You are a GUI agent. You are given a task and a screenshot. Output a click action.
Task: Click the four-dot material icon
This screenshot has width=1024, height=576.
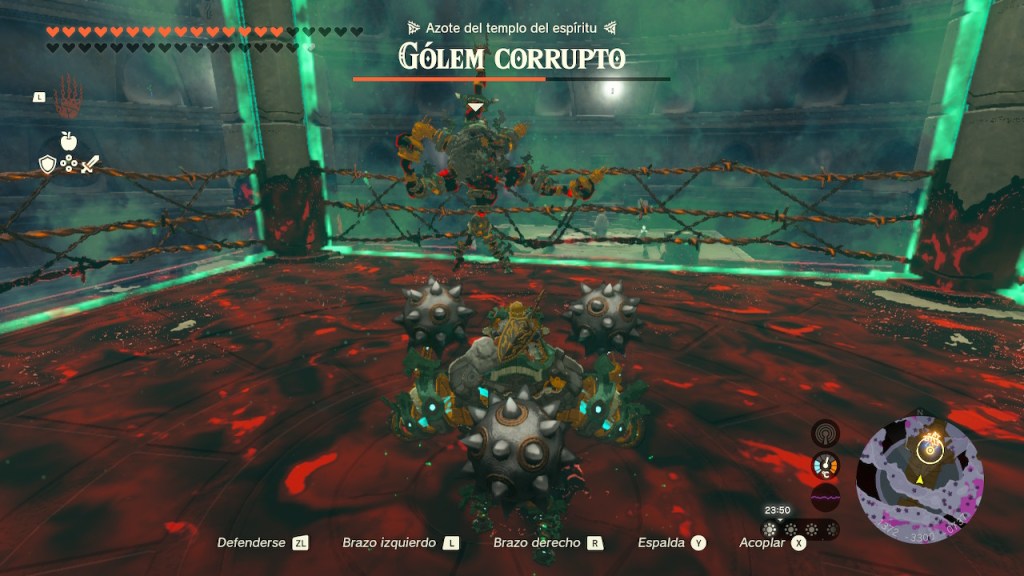[68, 165]
